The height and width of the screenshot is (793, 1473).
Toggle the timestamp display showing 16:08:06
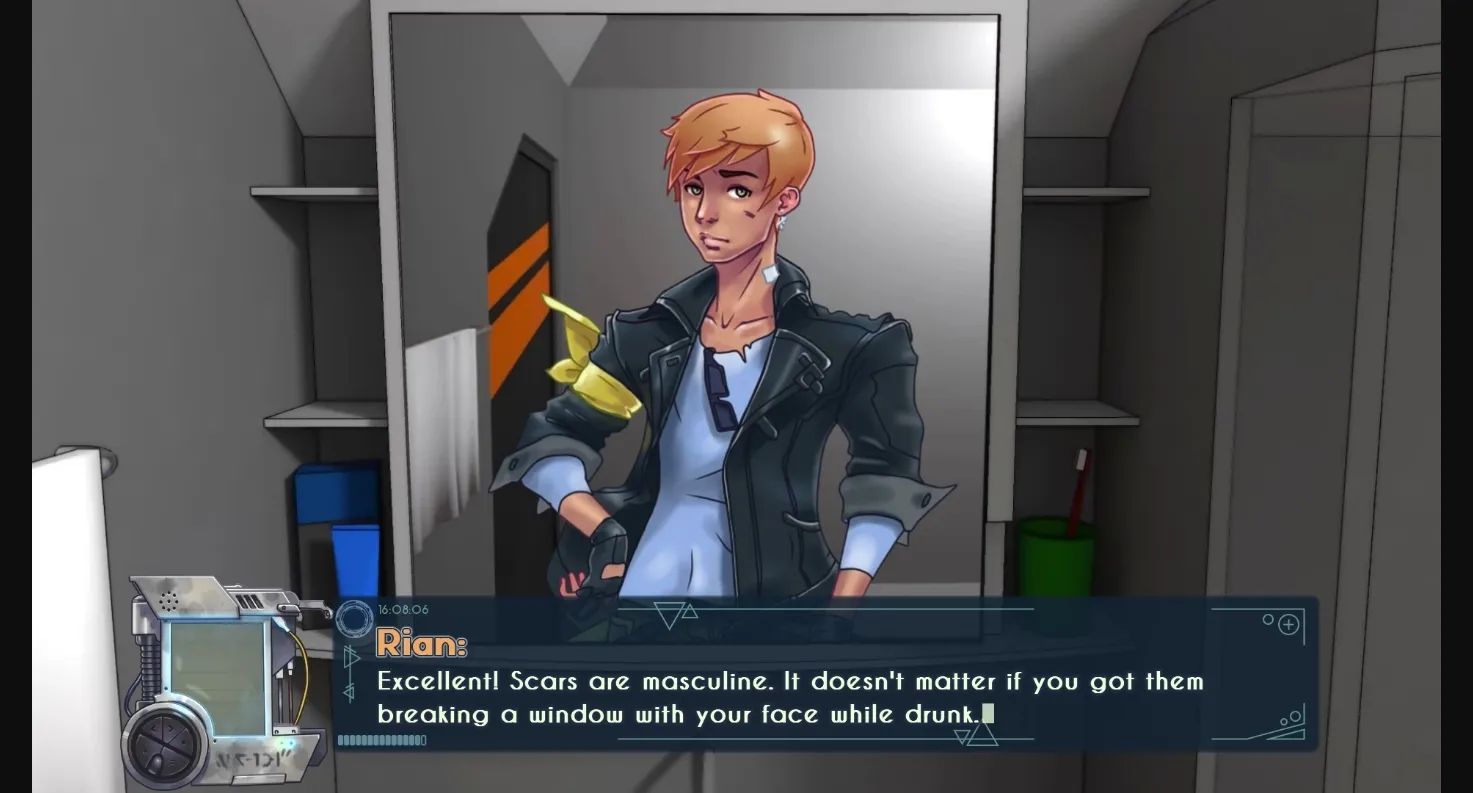point(403,609)
